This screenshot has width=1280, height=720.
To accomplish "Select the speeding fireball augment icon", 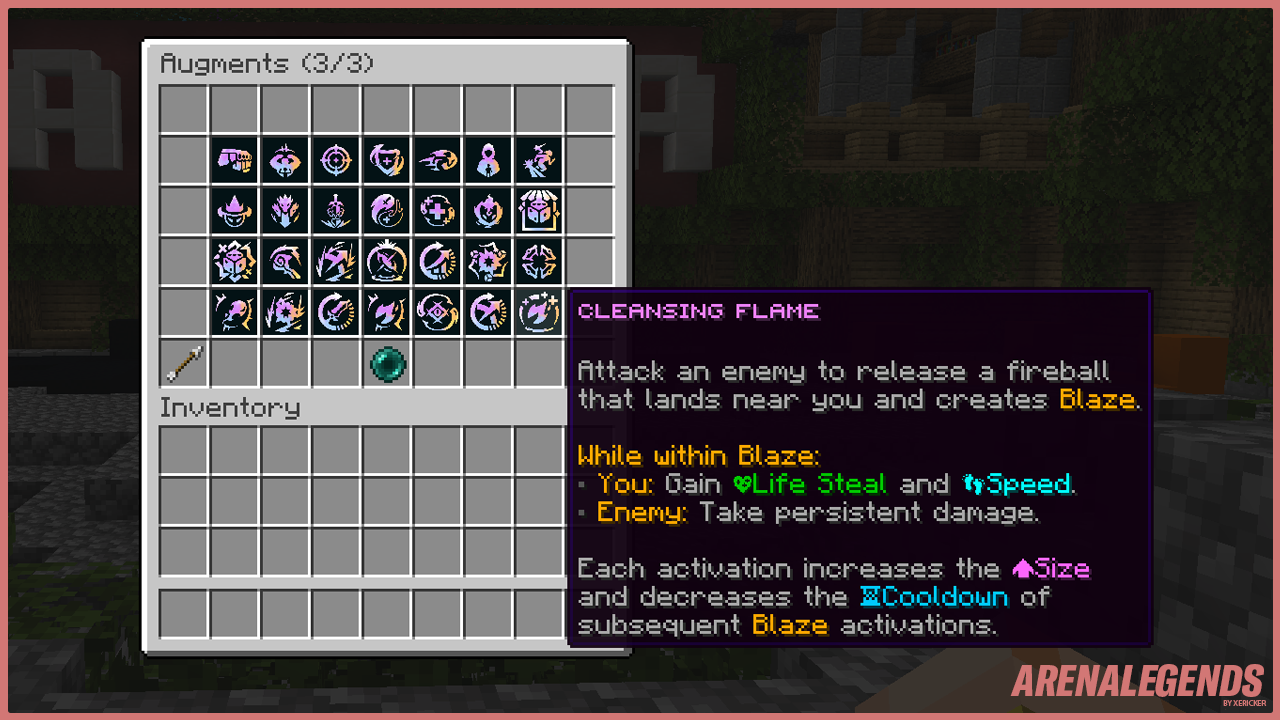I will tap(437, 159).
